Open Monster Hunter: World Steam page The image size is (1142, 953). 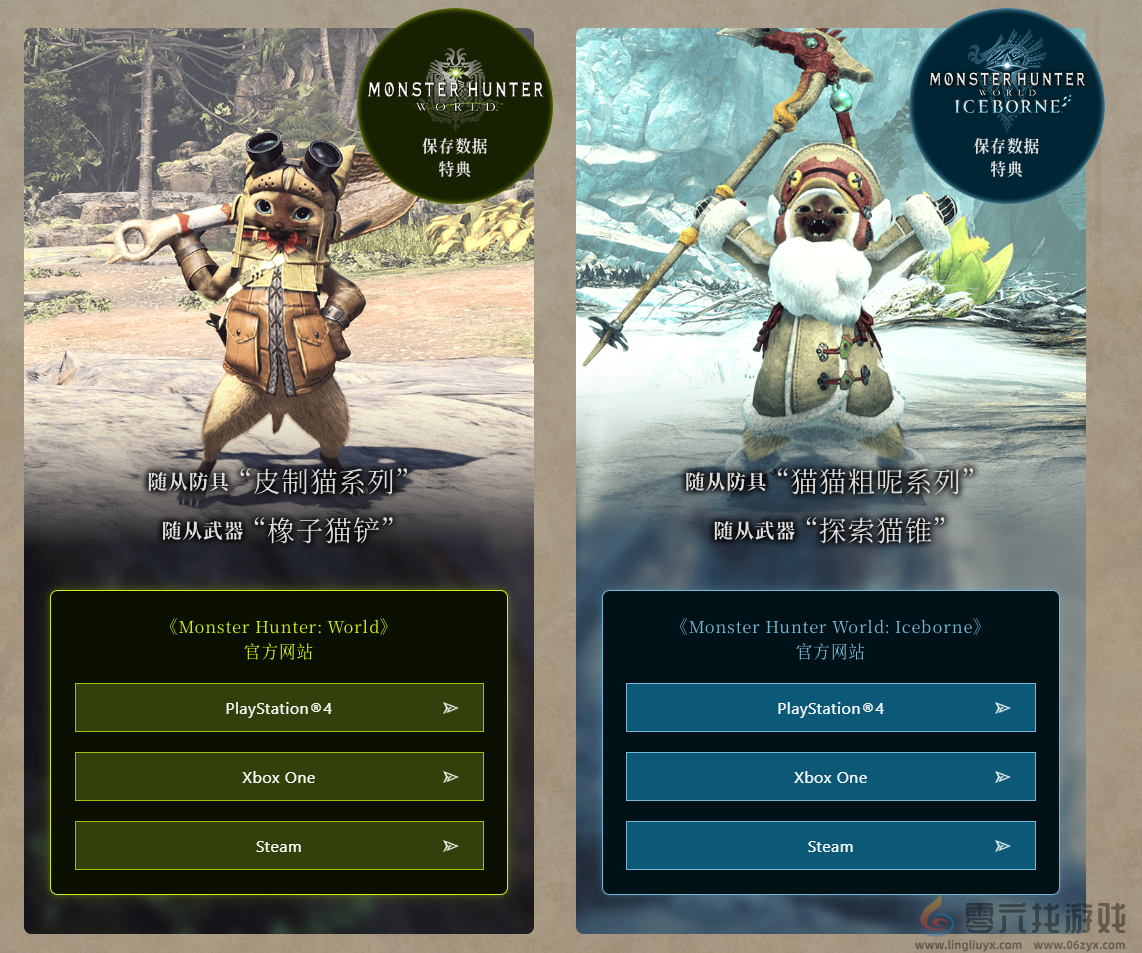coord(279,846)
